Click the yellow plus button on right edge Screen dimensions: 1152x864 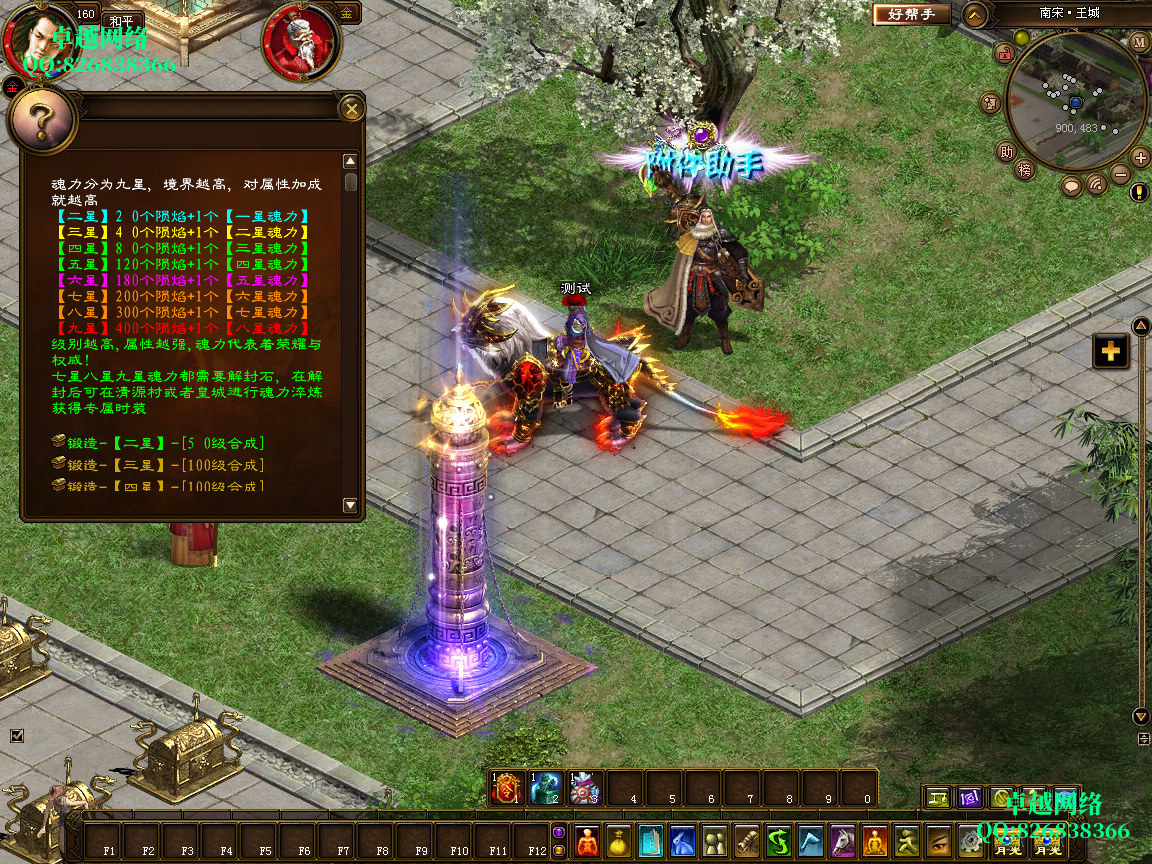pos(1111,351)
